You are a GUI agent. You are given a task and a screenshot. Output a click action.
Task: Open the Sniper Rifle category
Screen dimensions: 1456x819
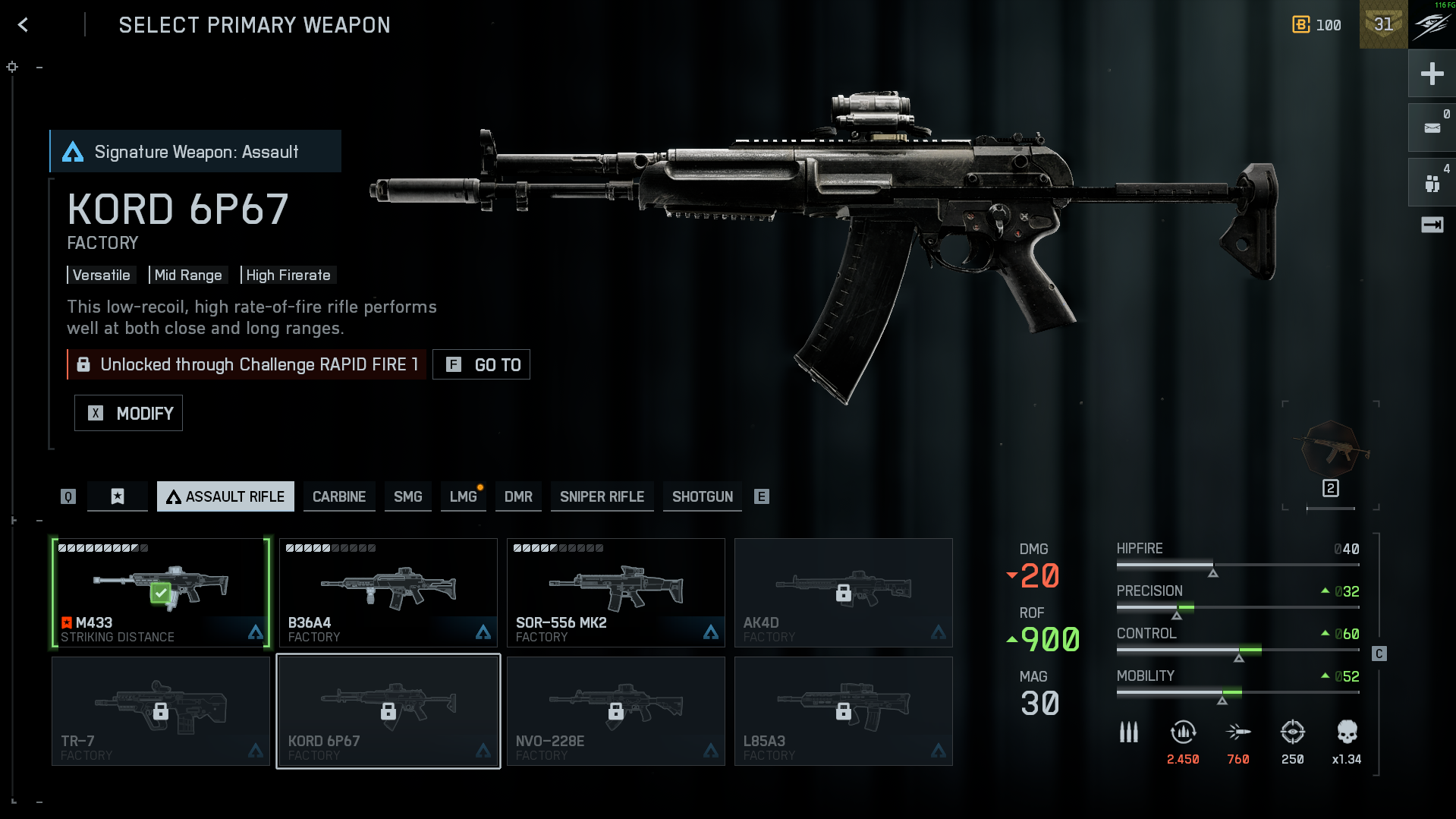click(x=602, y=496)
